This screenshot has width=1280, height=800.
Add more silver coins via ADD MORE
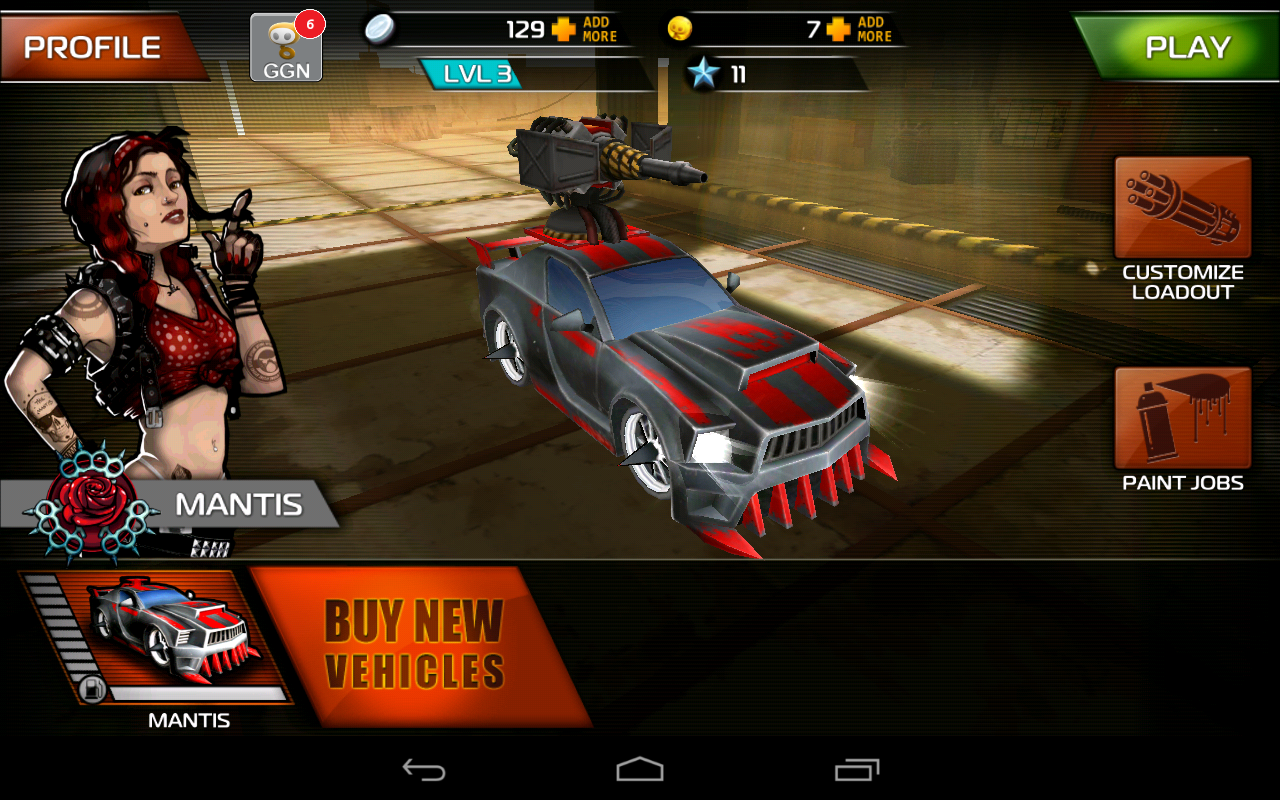pyautogui.click(x=600, y=28)
